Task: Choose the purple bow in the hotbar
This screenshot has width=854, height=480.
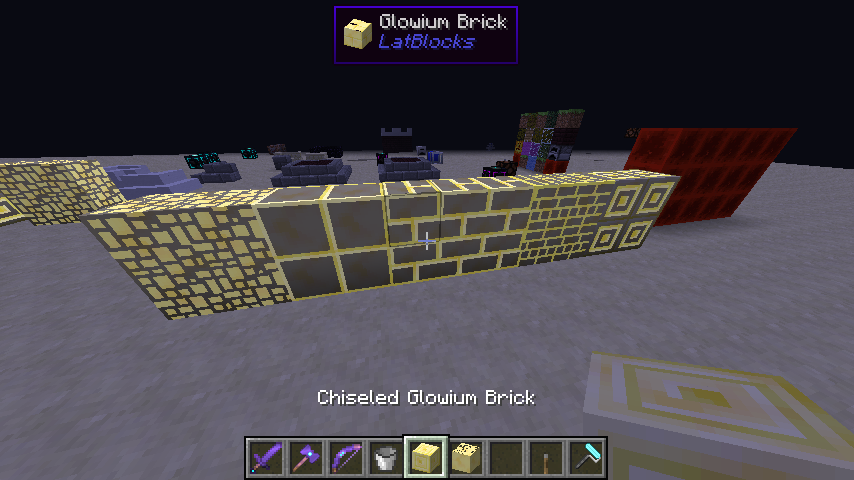Action: [x=346, y=458]
